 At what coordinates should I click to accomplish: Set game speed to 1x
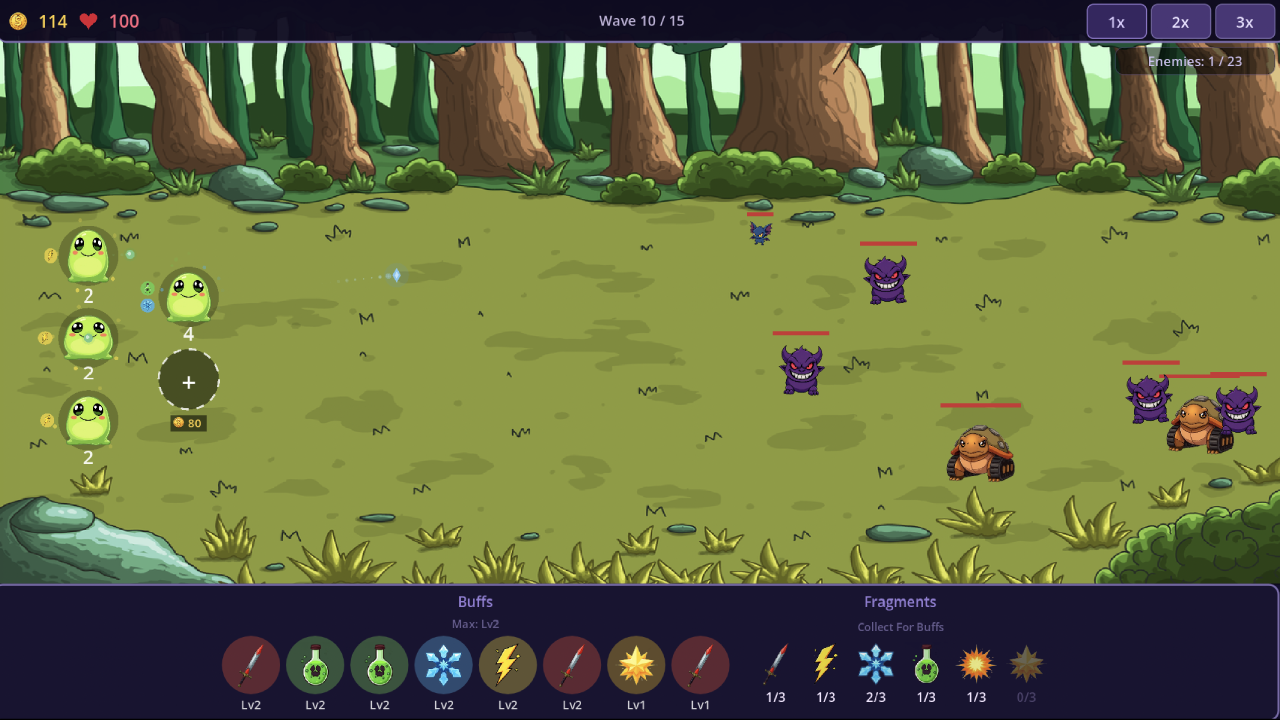1116,20
